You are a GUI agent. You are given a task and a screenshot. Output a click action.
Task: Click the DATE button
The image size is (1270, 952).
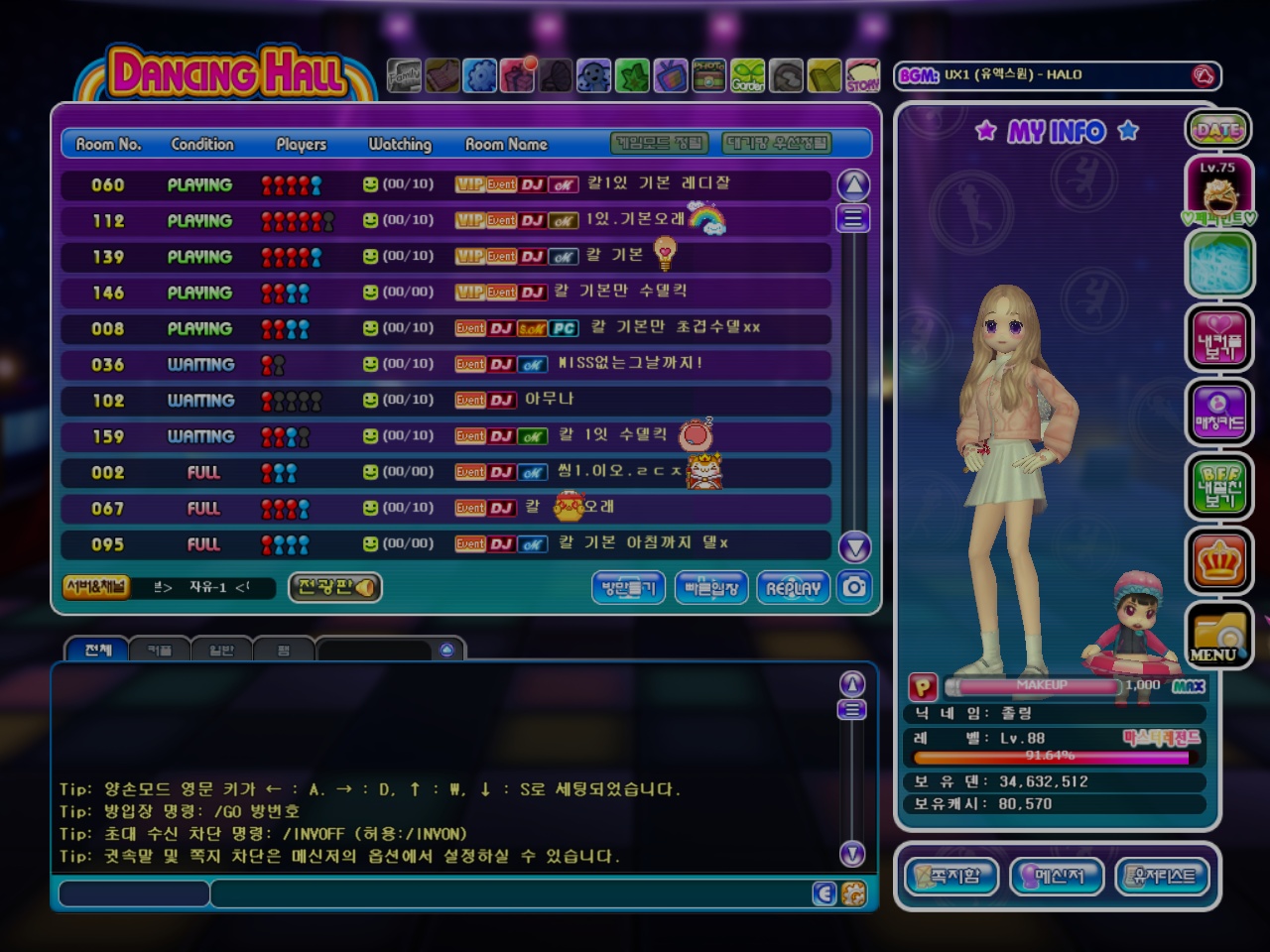pos(1217,129)
